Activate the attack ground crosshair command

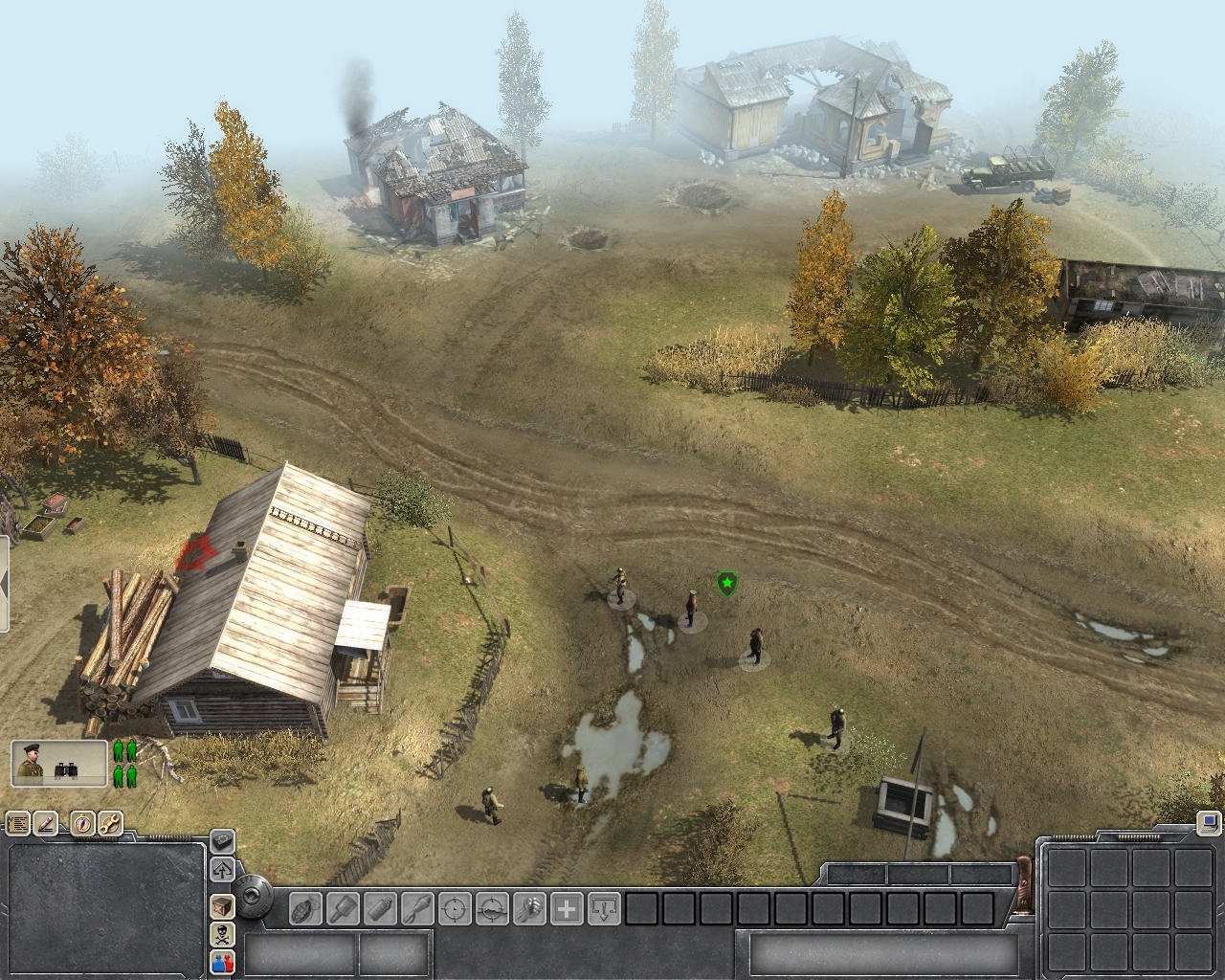tap(492, 907)
